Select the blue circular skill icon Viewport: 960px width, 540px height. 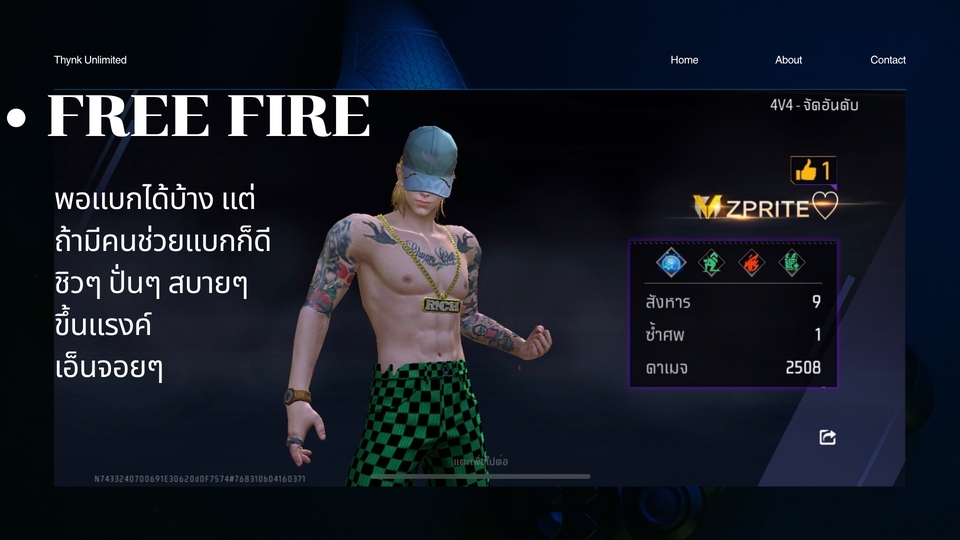(669, 262)
